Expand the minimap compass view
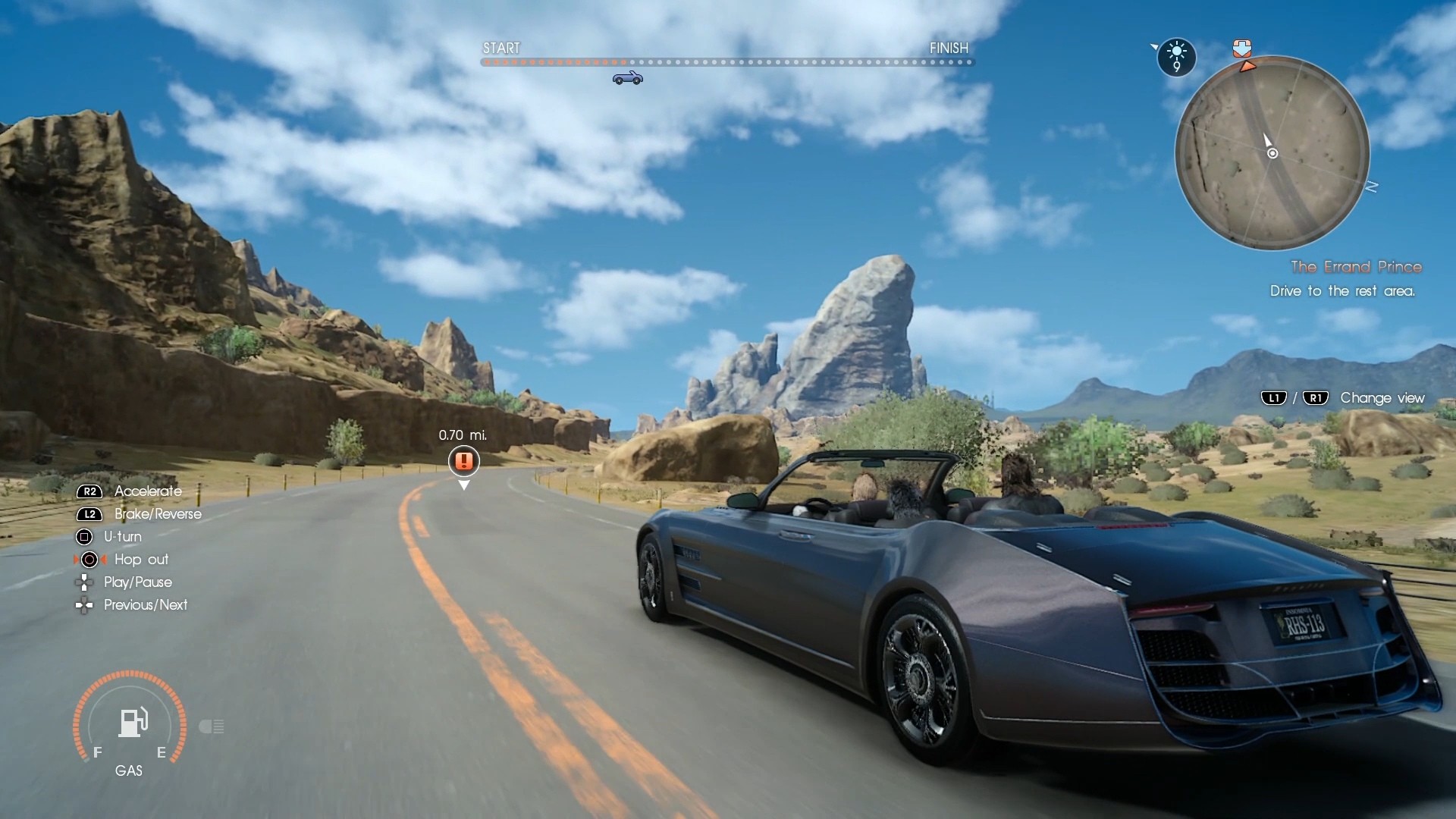 point(1272,153)
